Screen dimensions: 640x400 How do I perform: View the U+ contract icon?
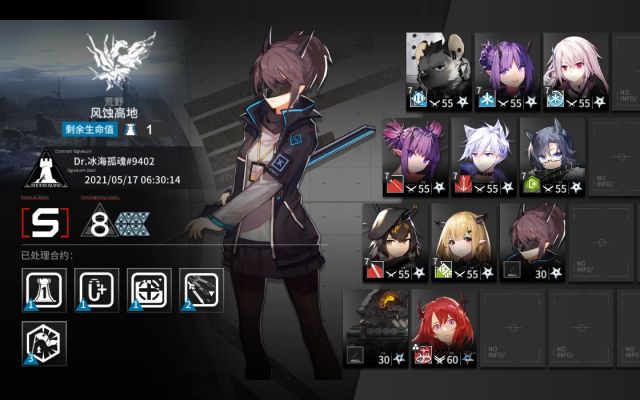(x=96, y=290)
